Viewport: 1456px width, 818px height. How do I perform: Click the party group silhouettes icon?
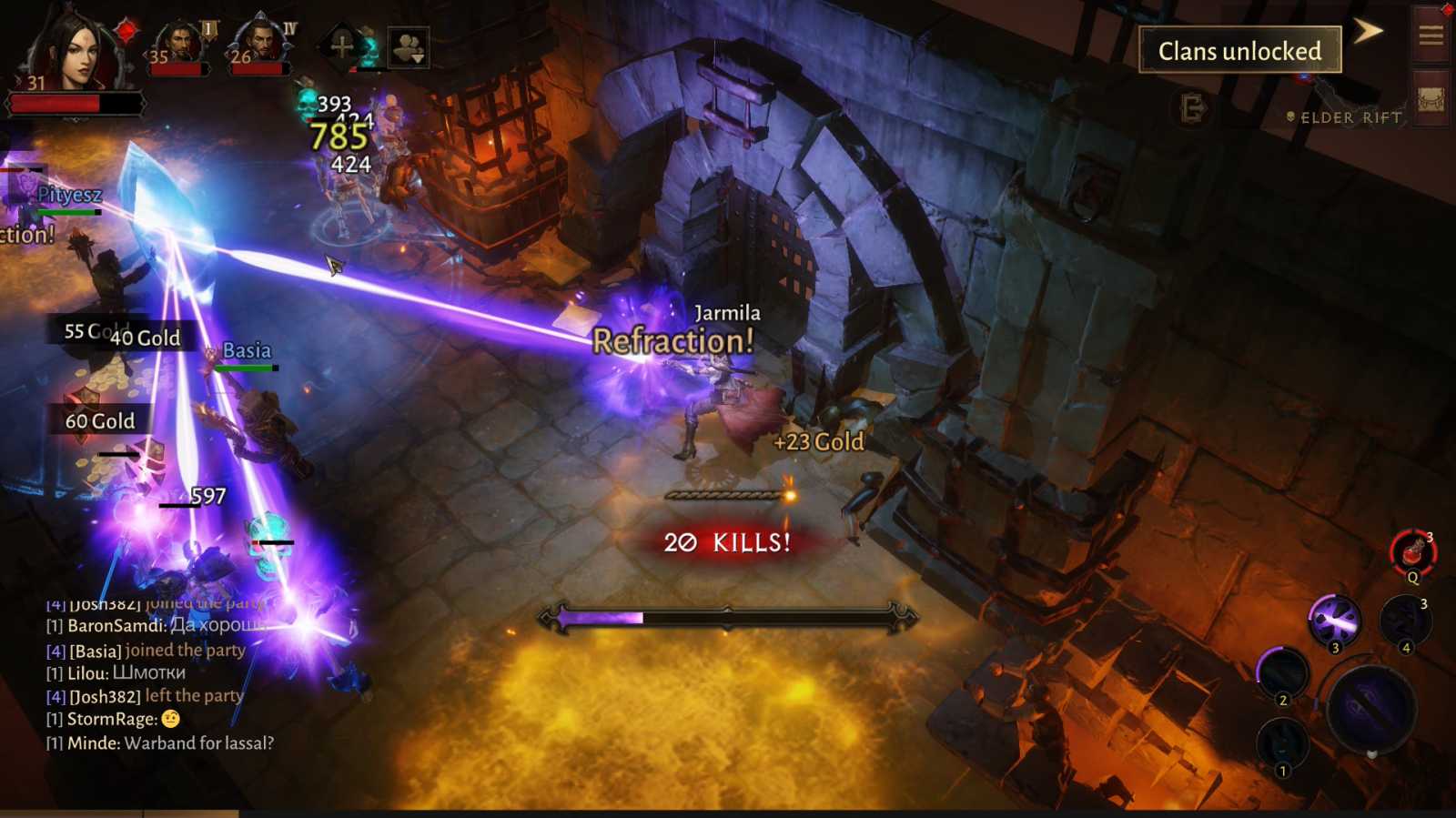(409, 40)
